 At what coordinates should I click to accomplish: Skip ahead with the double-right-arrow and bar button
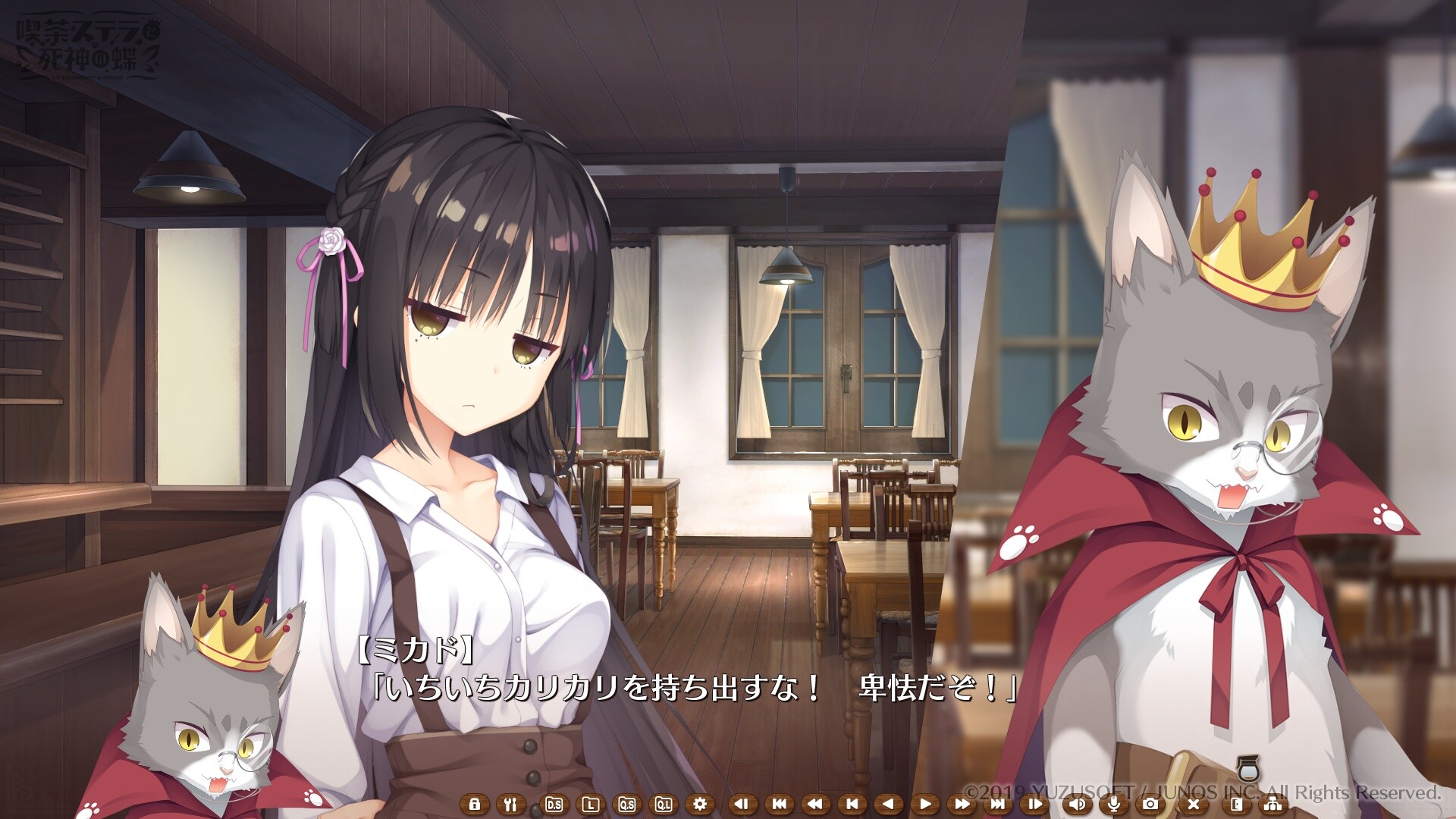[x=999, y=804]
